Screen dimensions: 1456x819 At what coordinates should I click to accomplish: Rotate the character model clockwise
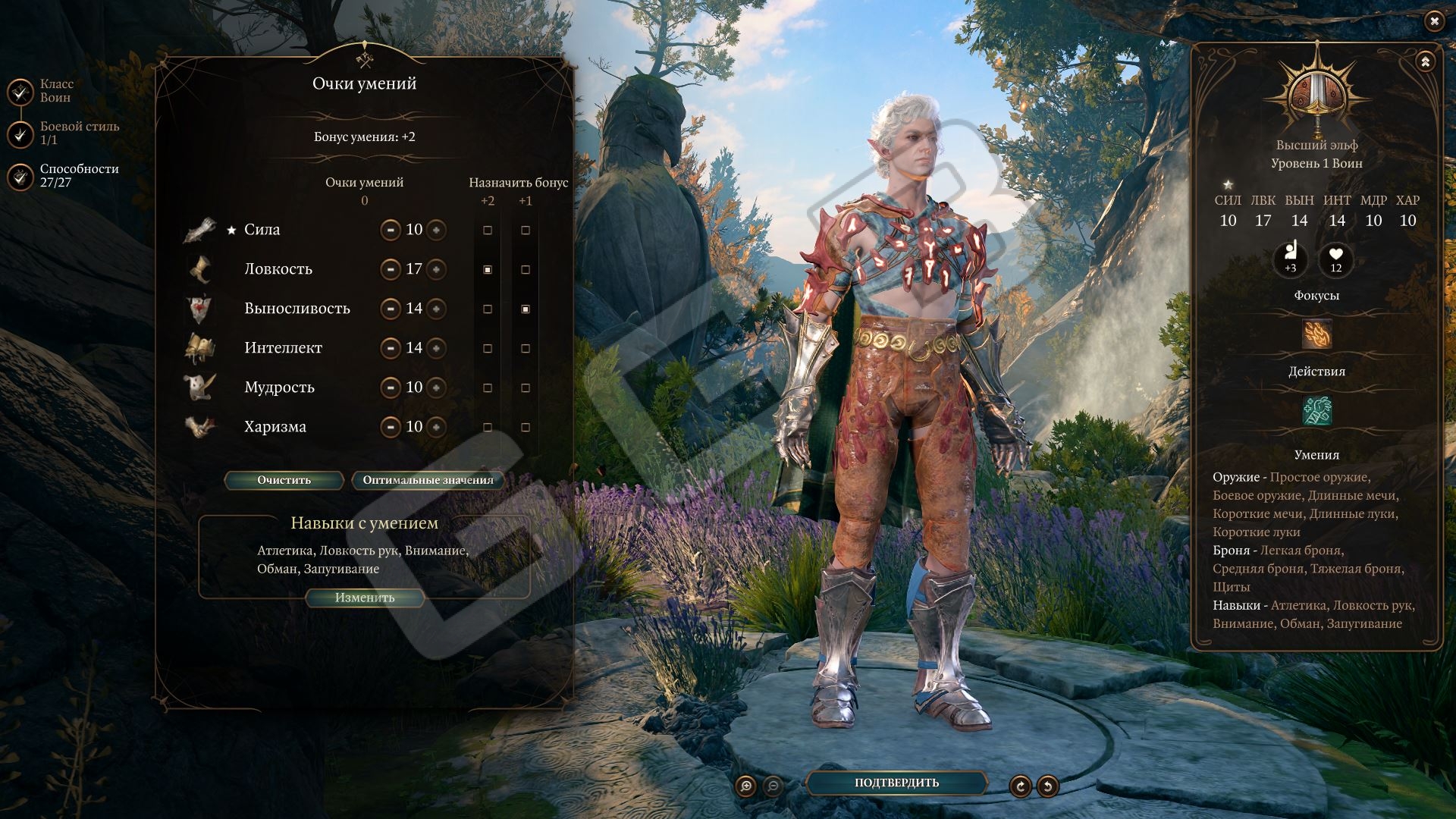pos(1020,786)
